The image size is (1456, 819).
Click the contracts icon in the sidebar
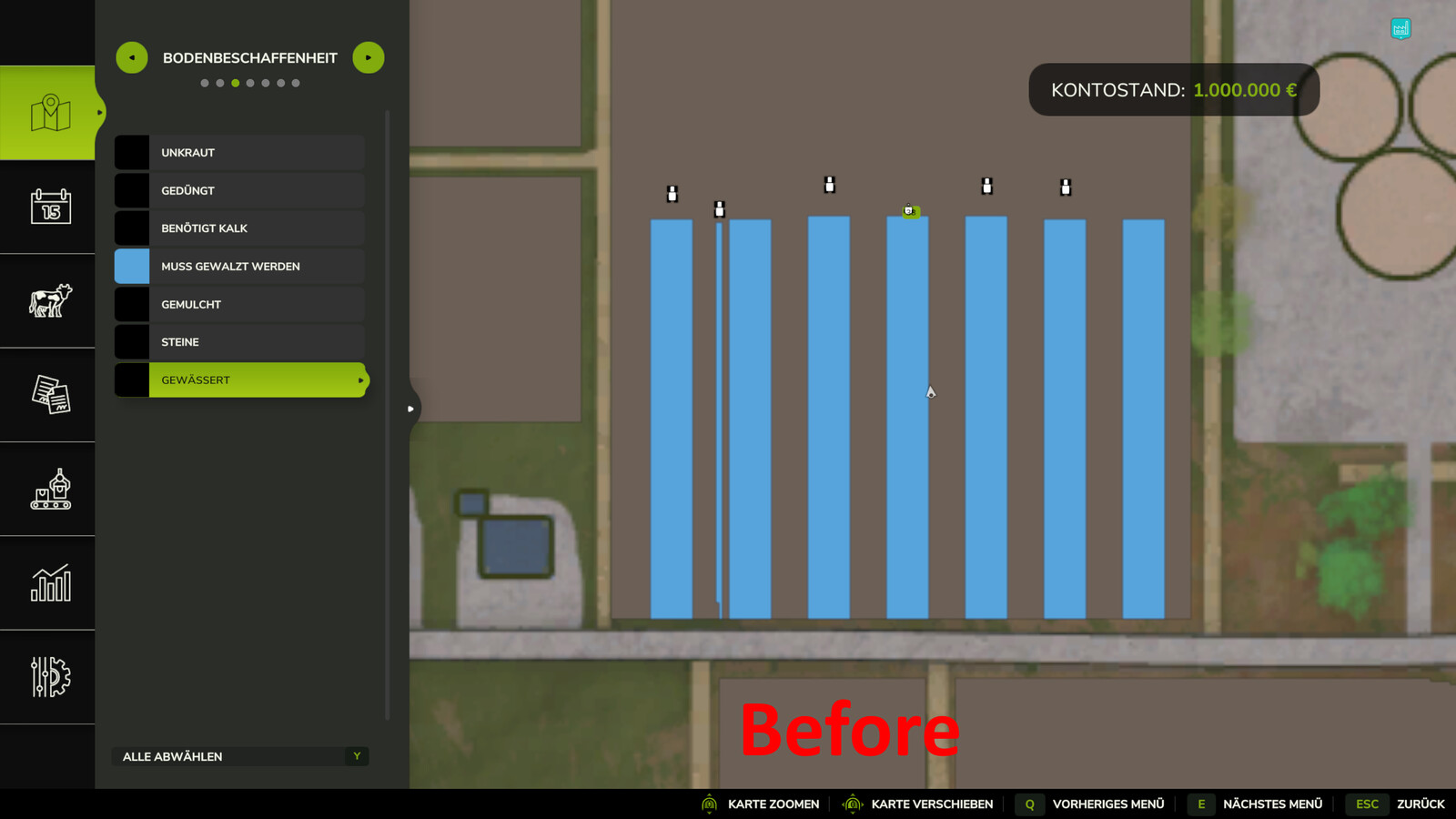(50, 395)
